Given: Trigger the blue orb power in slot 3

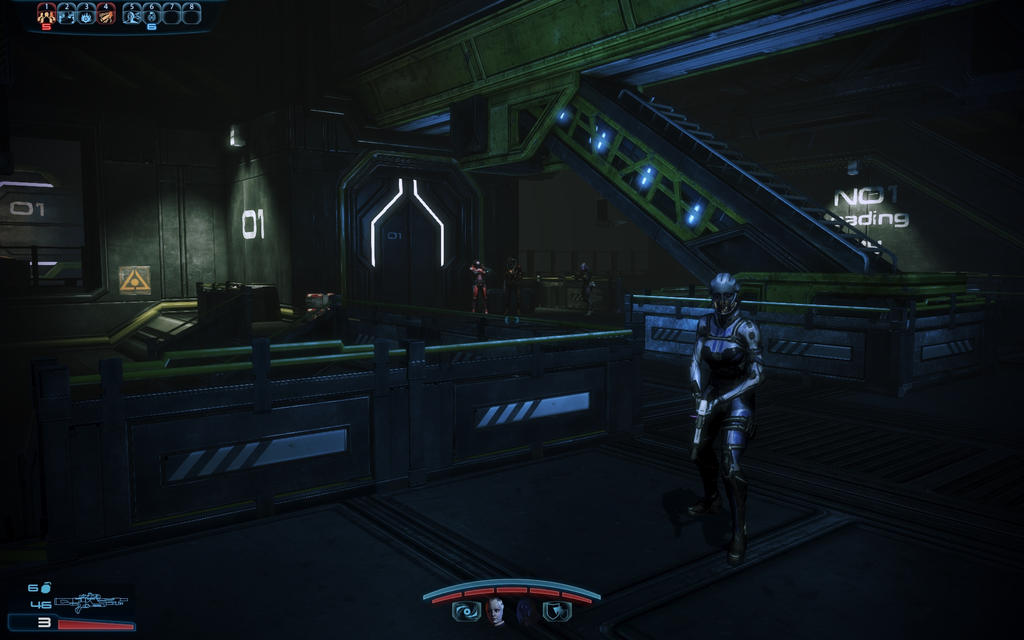Looking at the screenshot, I should click(x=87, y=14).
